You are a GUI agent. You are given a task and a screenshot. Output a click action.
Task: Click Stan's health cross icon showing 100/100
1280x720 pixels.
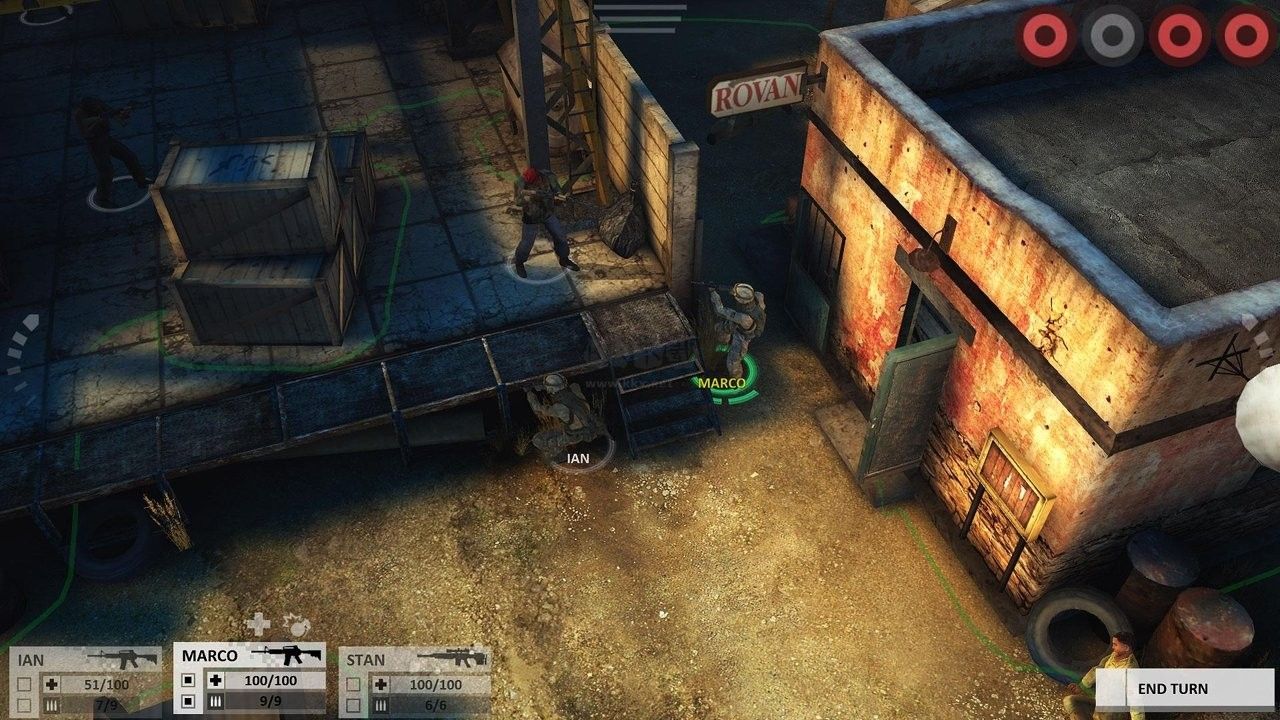point(382,683)
